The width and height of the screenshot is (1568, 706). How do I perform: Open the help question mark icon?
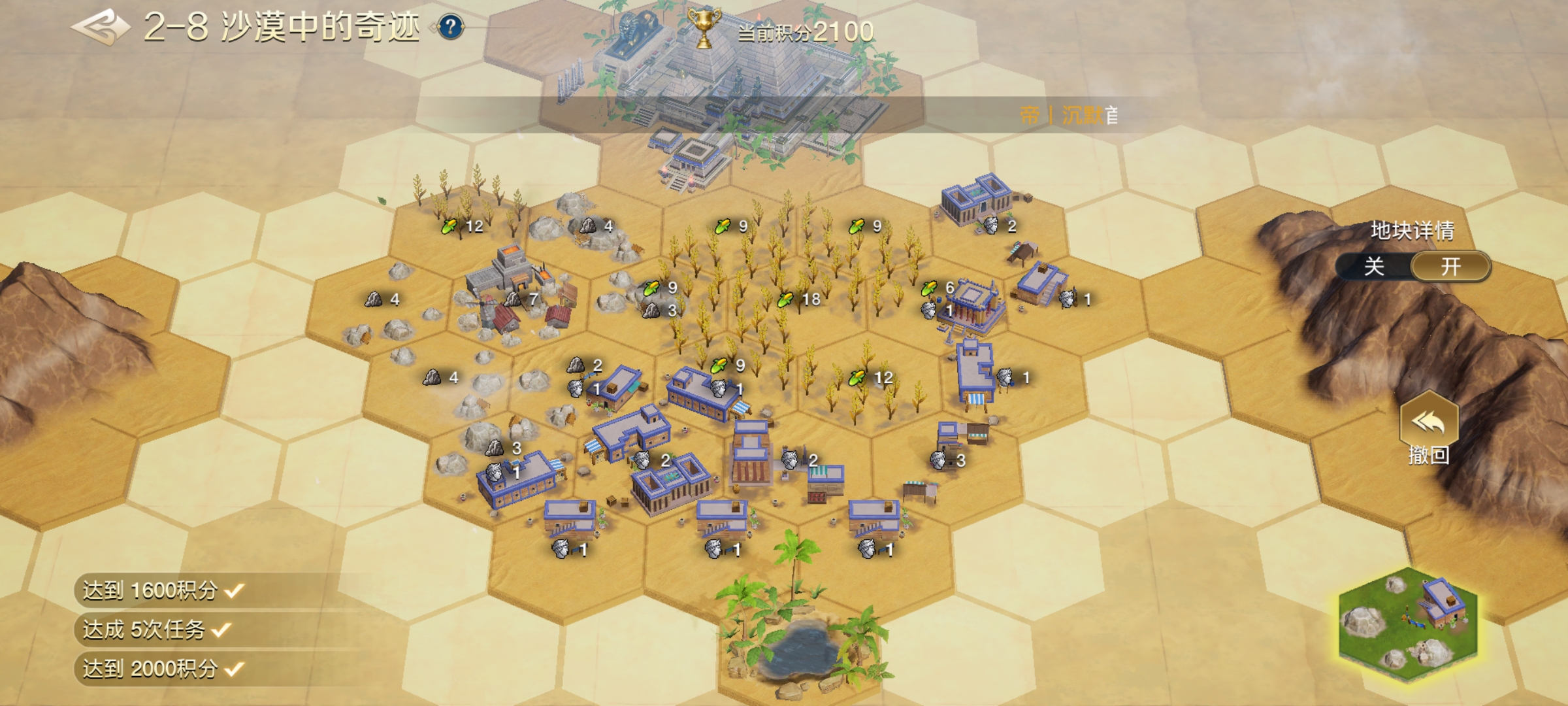(450, 27)
